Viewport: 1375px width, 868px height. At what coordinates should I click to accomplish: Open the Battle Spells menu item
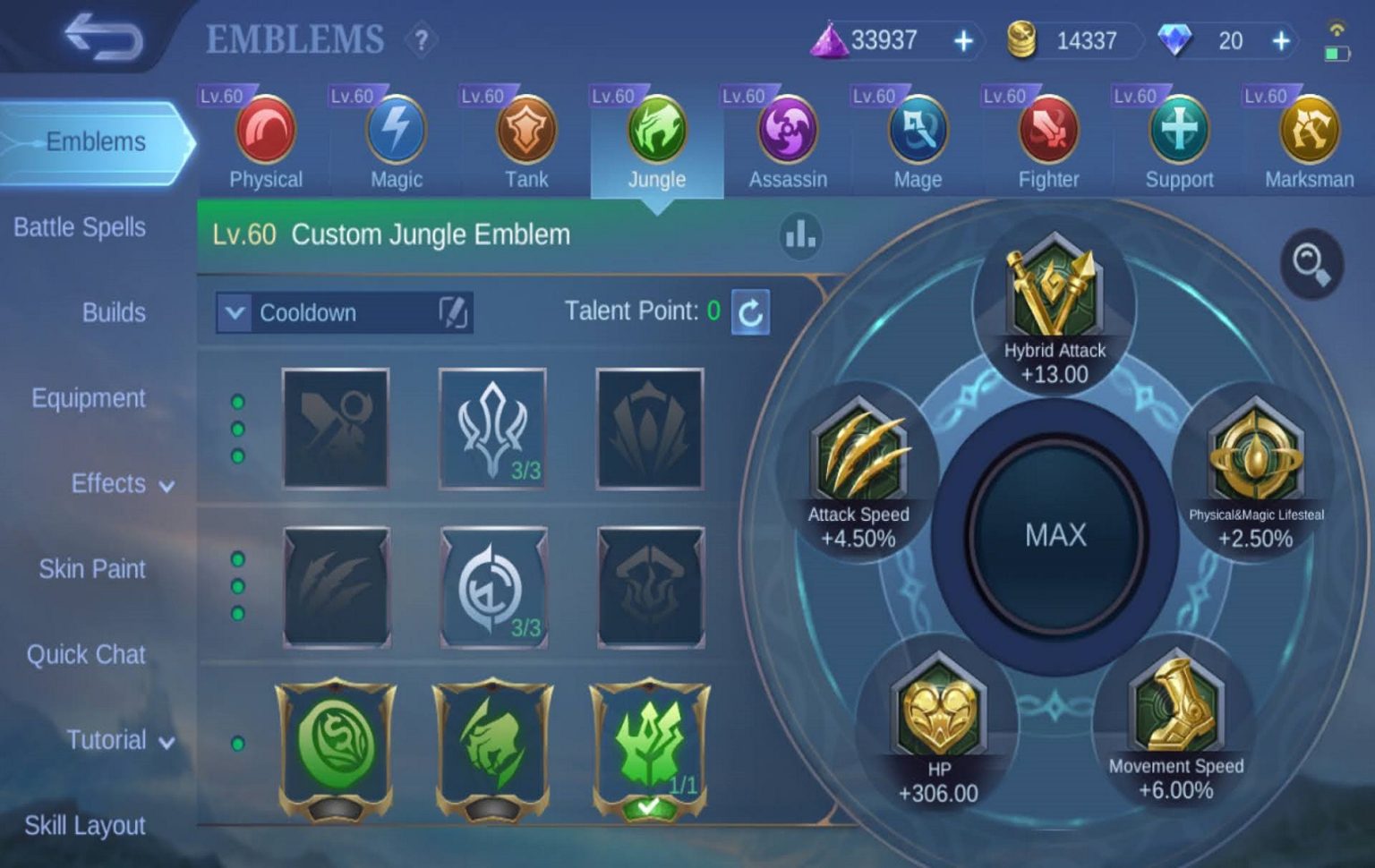(79, 227)
